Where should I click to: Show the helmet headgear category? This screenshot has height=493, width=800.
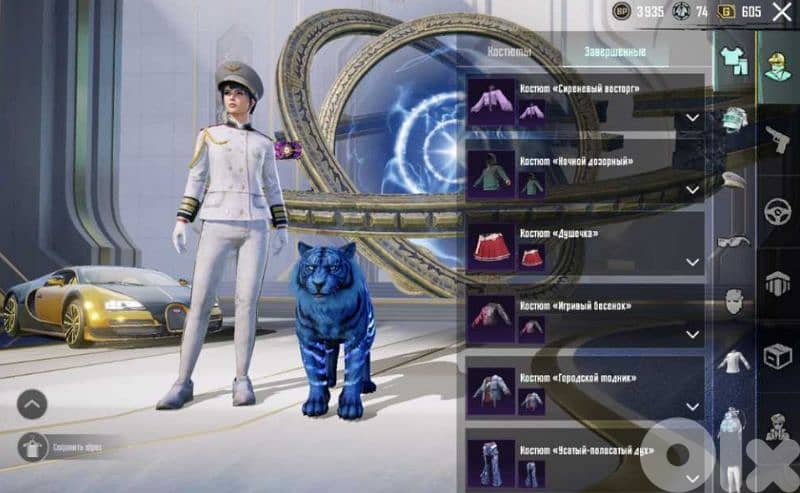tap(736, 119)
